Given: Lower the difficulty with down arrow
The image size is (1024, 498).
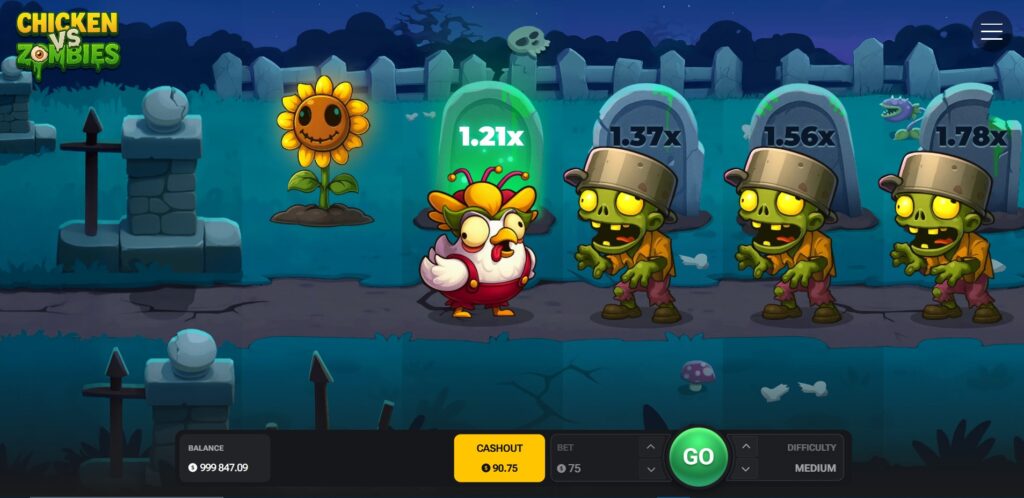Looking at the screenshot, I should (746, 468).
